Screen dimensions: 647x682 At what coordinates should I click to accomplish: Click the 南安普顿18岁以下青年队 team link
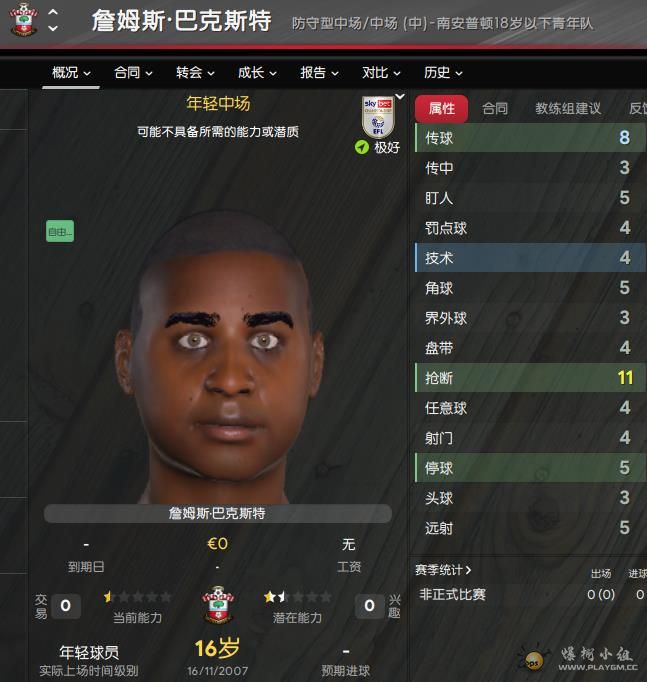coord(541,23)
